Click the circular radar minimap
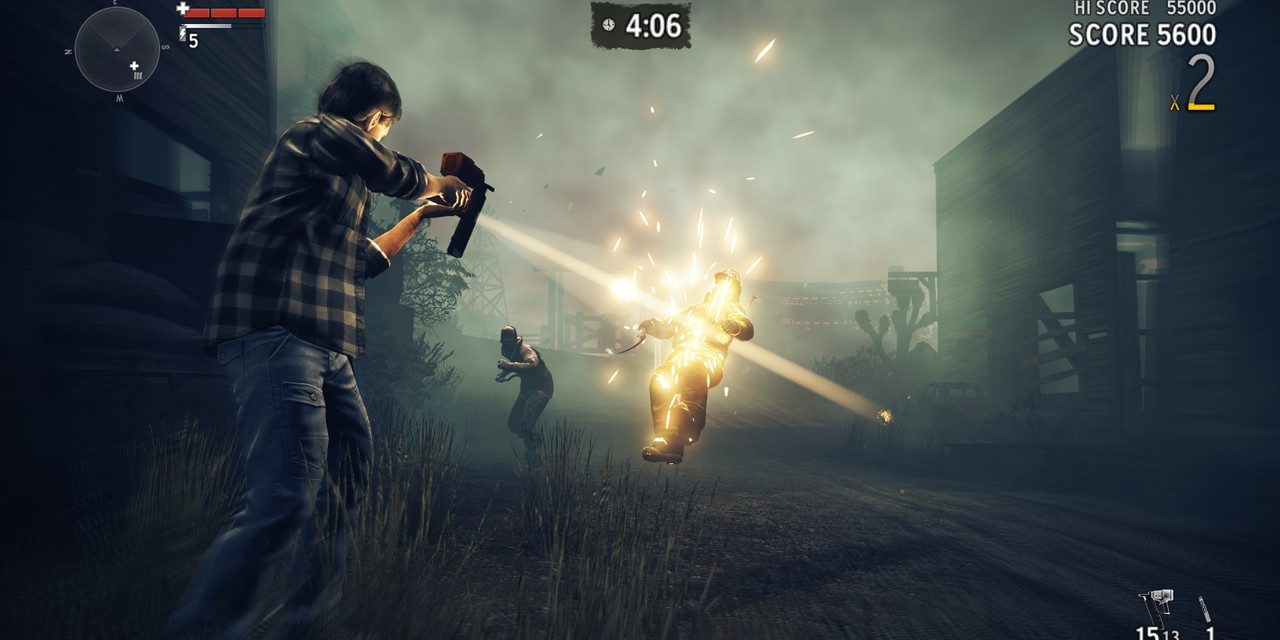Image resolution: width=1280 pixels, height=640 pixels. pyautogui.click(x=117, y=49)
